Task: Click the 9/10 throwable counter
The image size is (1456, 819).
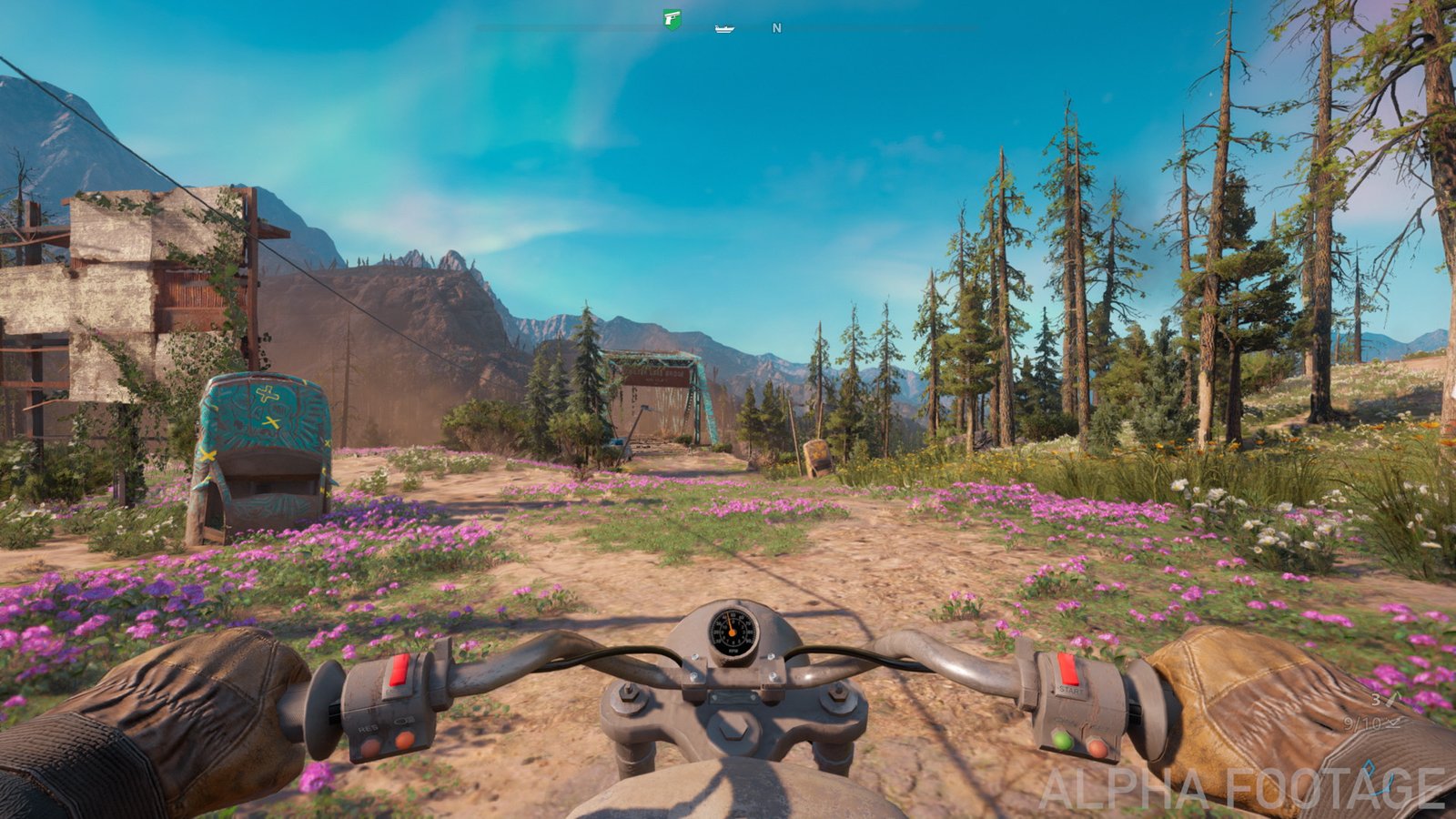Action: click(x=1362, y=723)
